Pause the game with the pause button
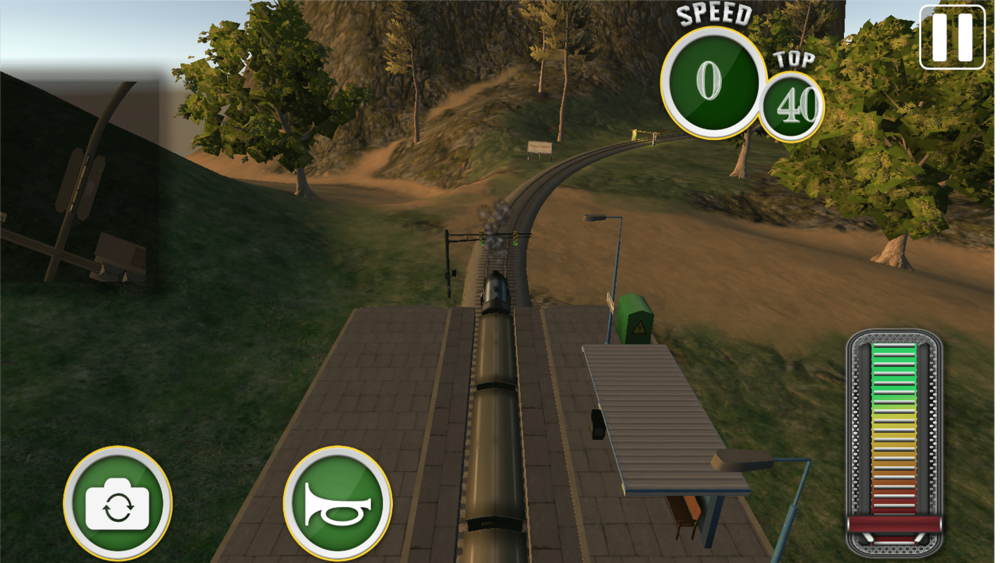 pyautogui.click(x=952, y=38)
